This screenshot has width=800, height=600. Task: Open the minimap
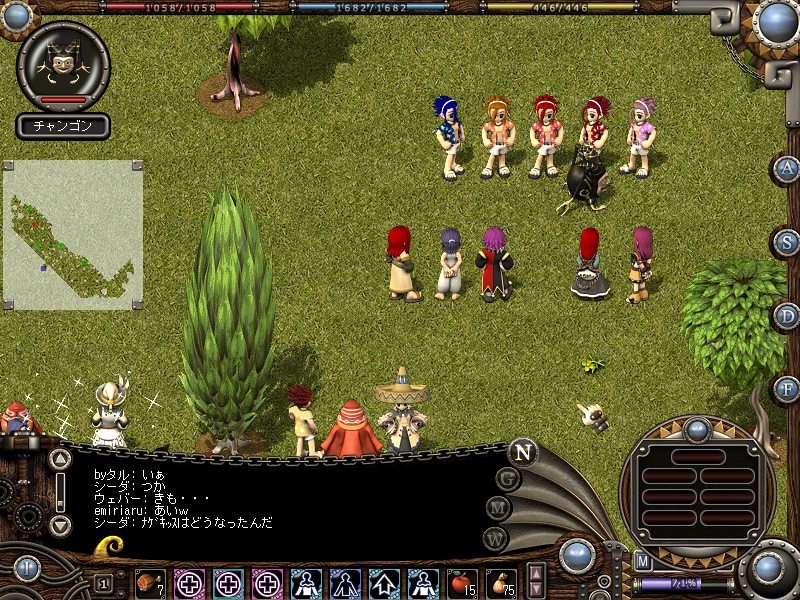[72, 234]
